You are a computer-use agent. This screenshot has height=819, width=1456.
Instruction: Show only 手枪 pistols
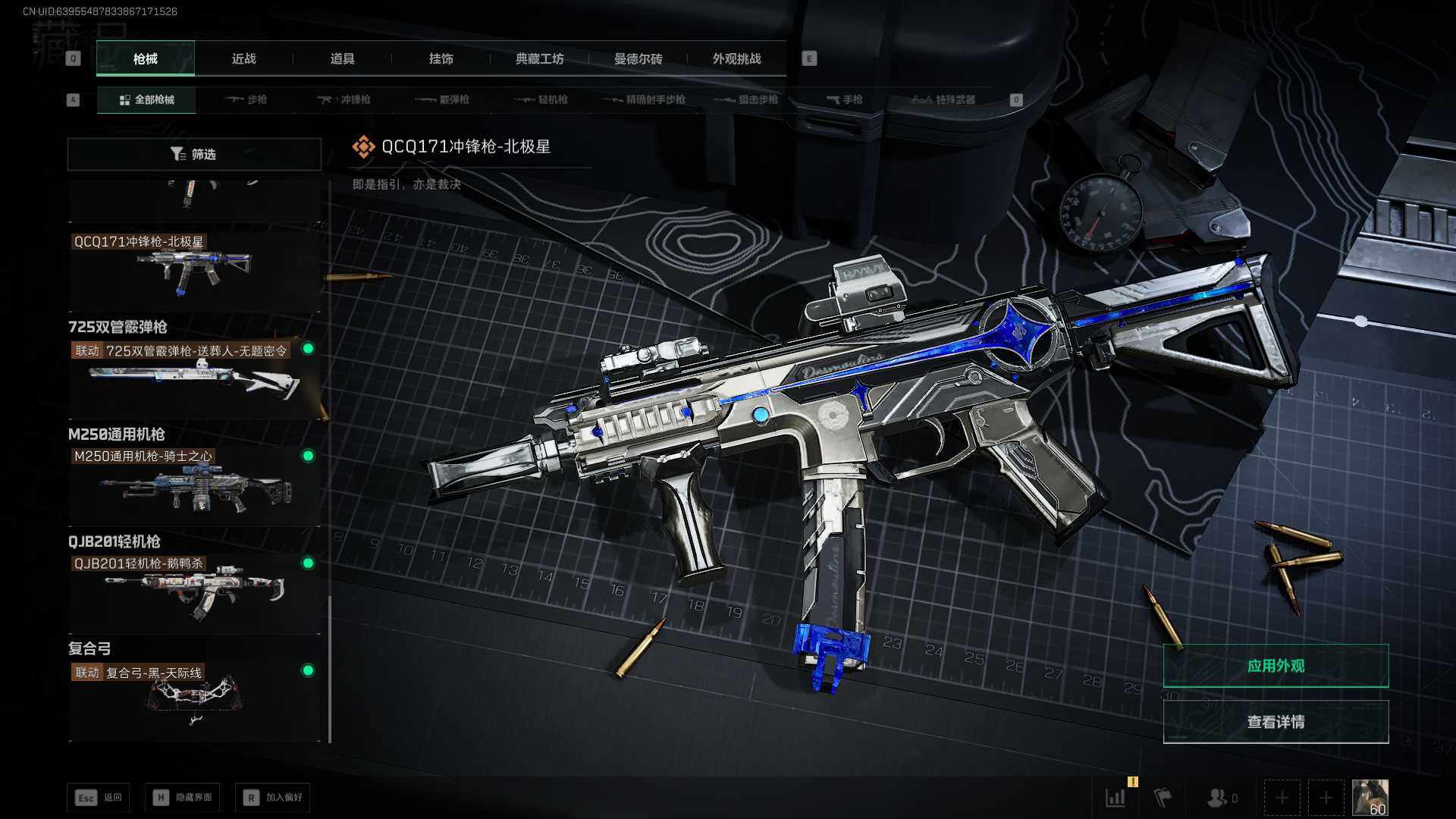click(844, 99)
